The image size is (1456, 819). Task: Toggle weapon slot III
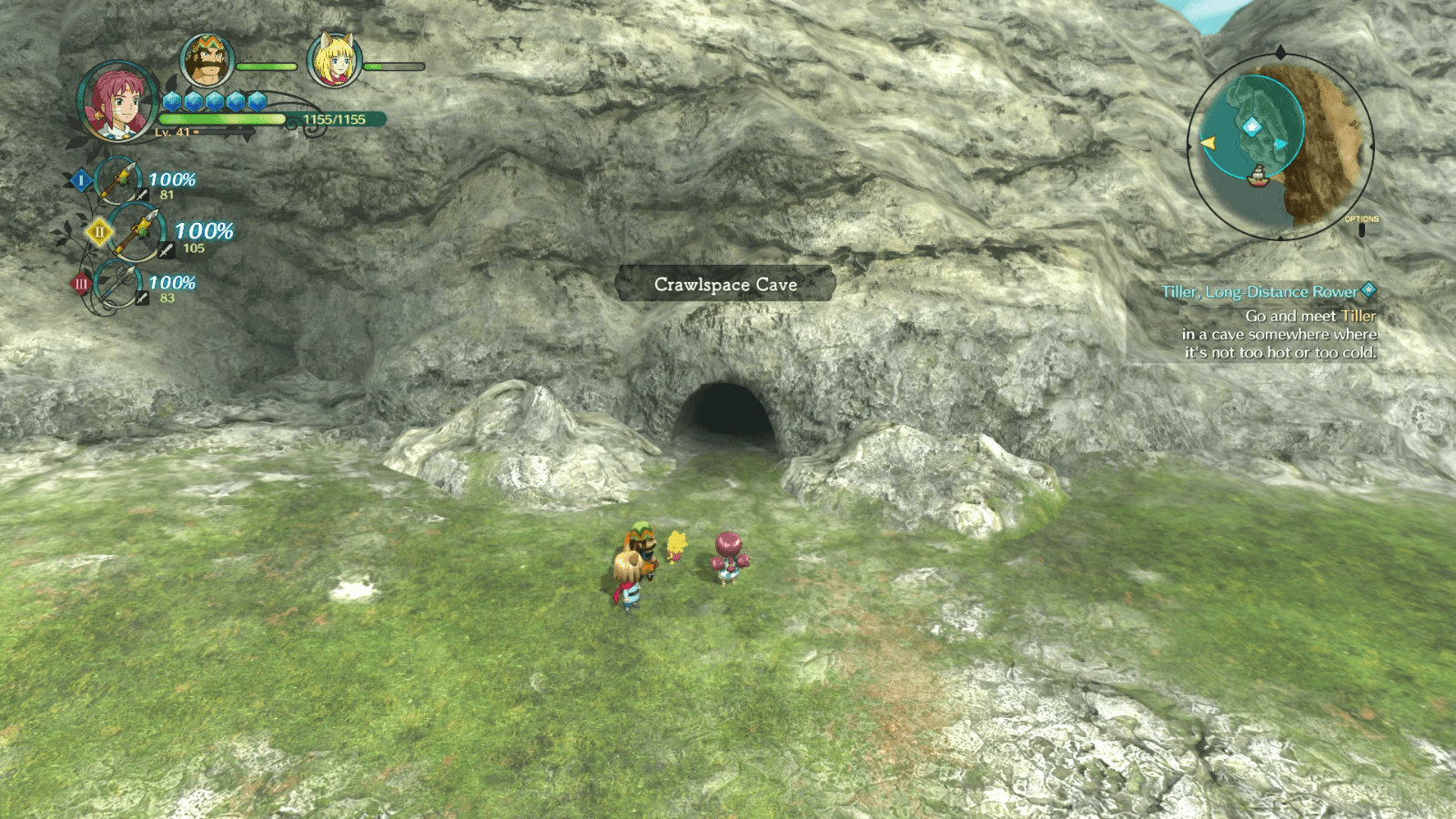82,282
